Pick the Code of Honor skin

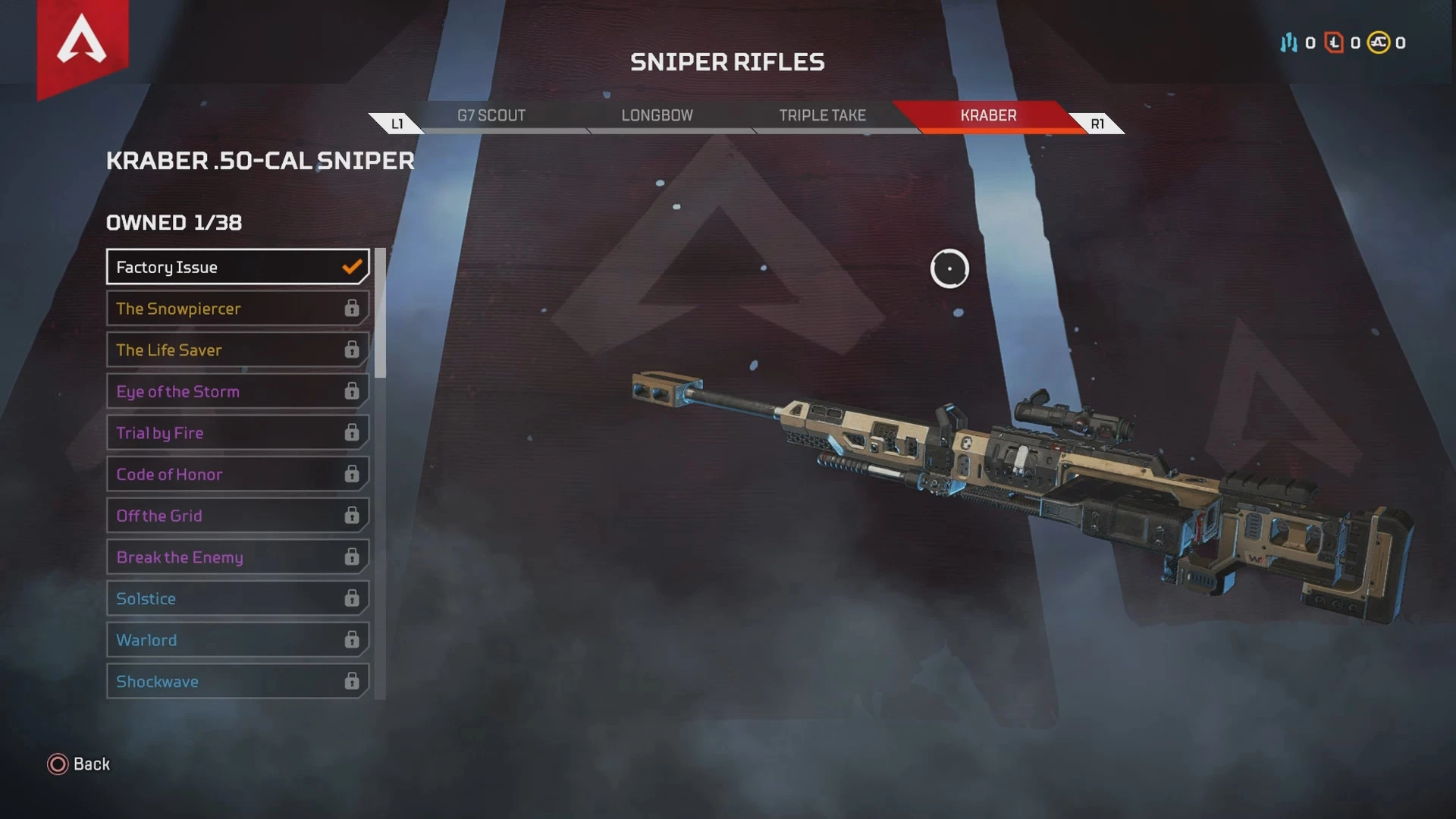tap(237, 475)
